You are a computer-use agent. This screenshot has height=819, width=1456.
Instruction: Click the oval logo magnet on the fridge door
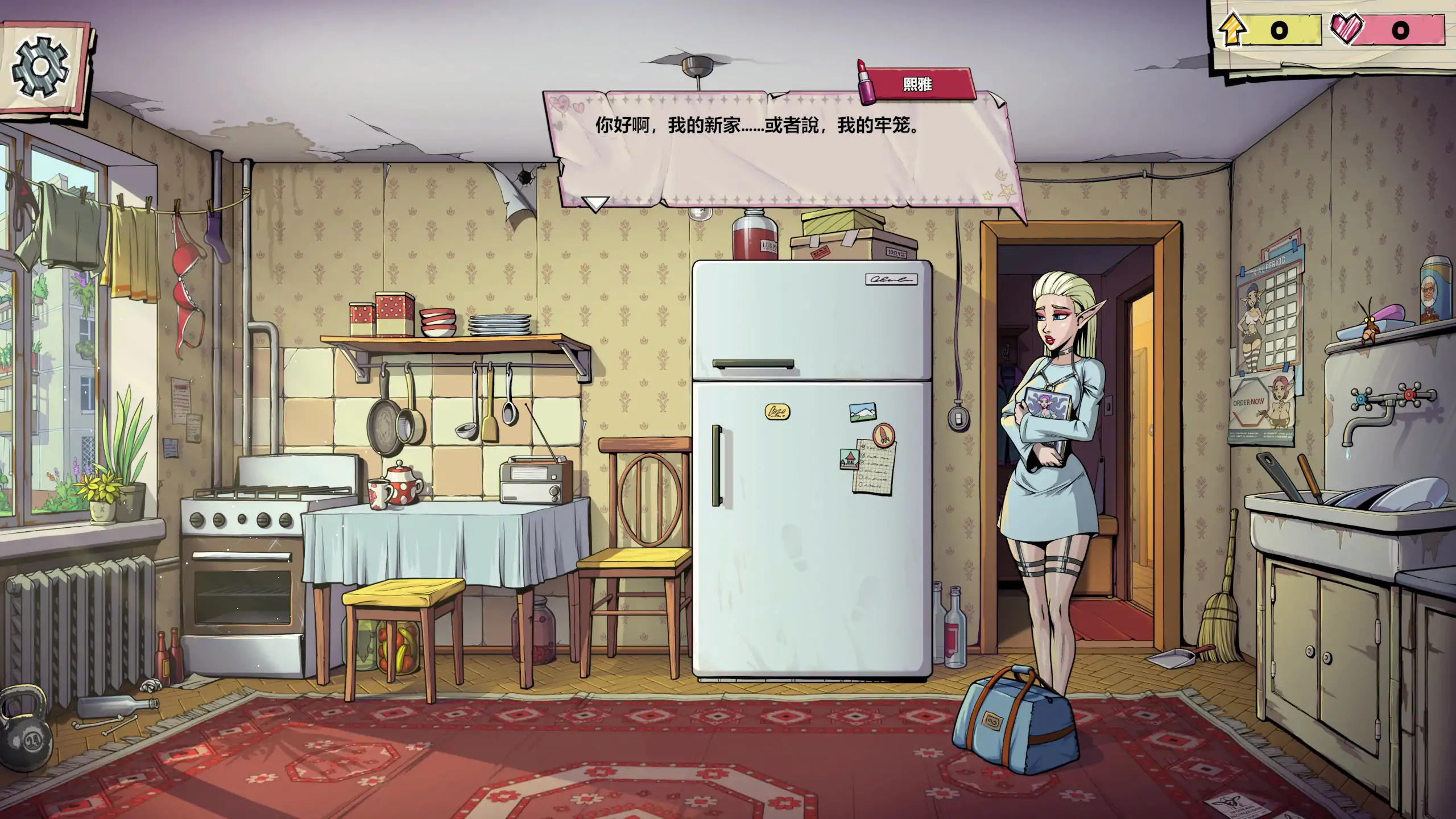[777, 412]
